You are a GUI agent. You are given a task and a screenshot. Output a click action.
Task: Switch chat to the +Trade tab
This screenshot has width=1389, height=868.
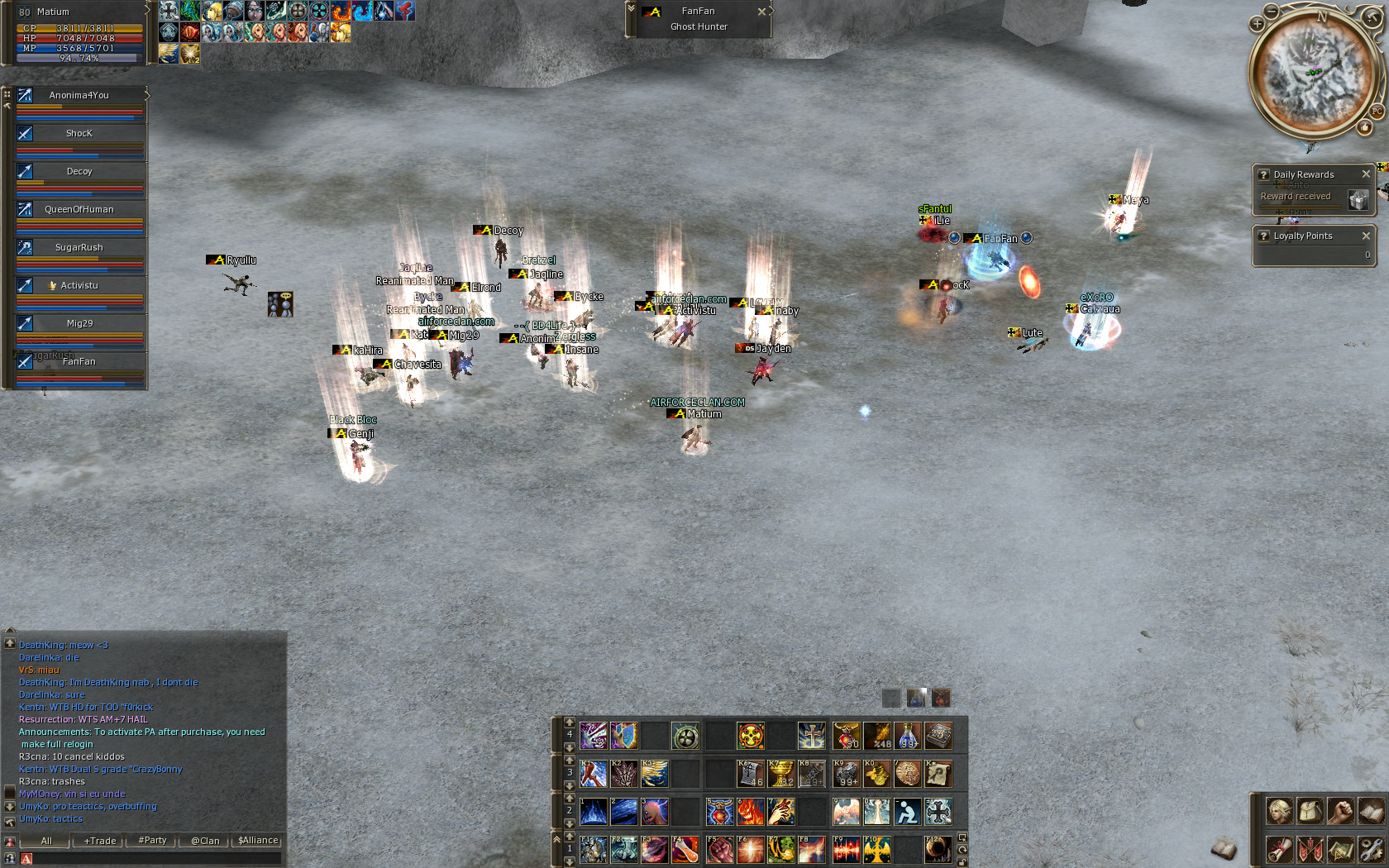(x=100, y=841)
